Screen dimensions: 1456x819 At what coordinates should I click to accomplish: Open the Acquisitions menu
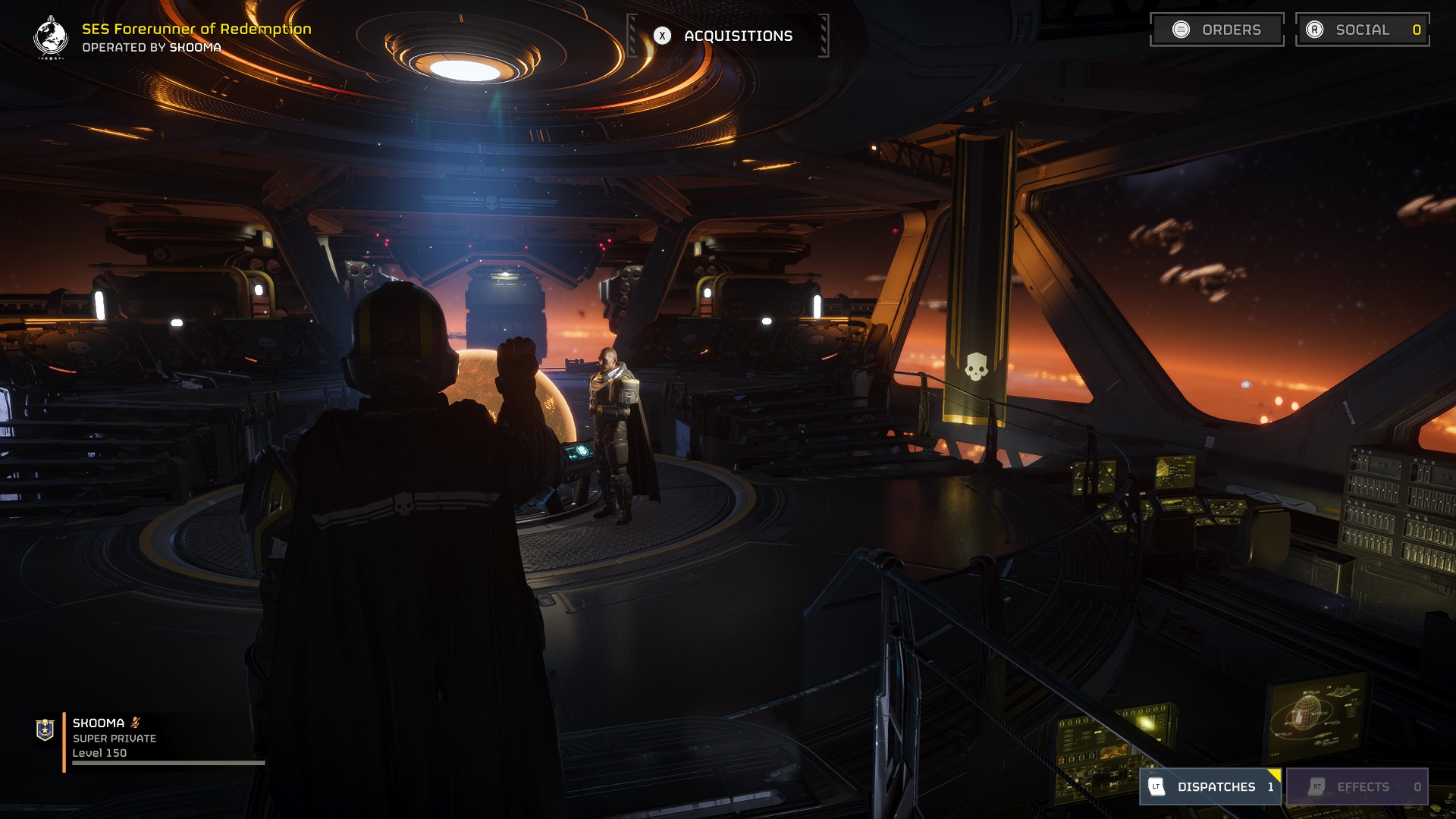pos(728,36)
